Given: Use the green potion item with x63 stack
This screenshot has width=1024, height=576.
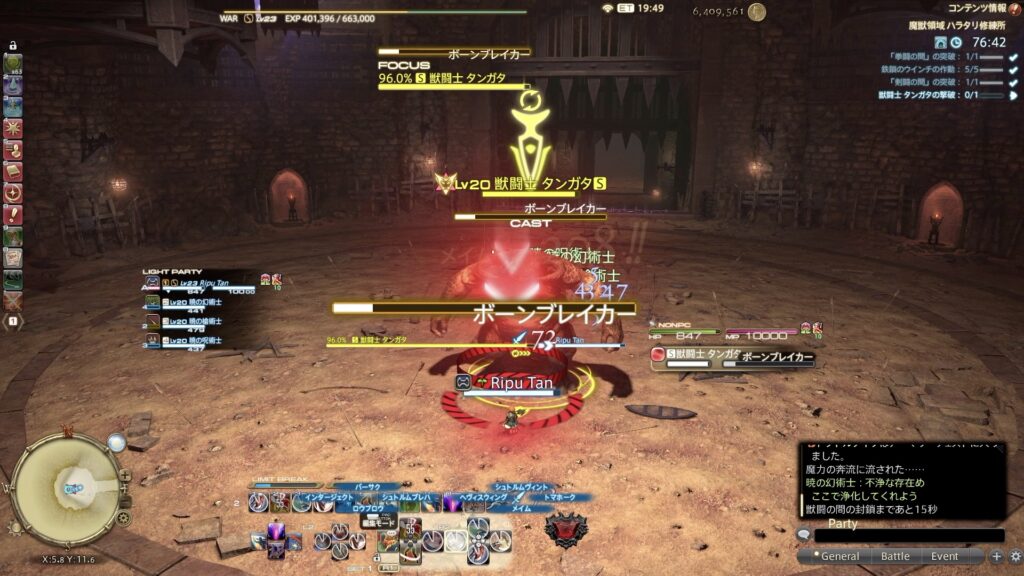Looking at the screenshot, I should [x=13, y=65].
